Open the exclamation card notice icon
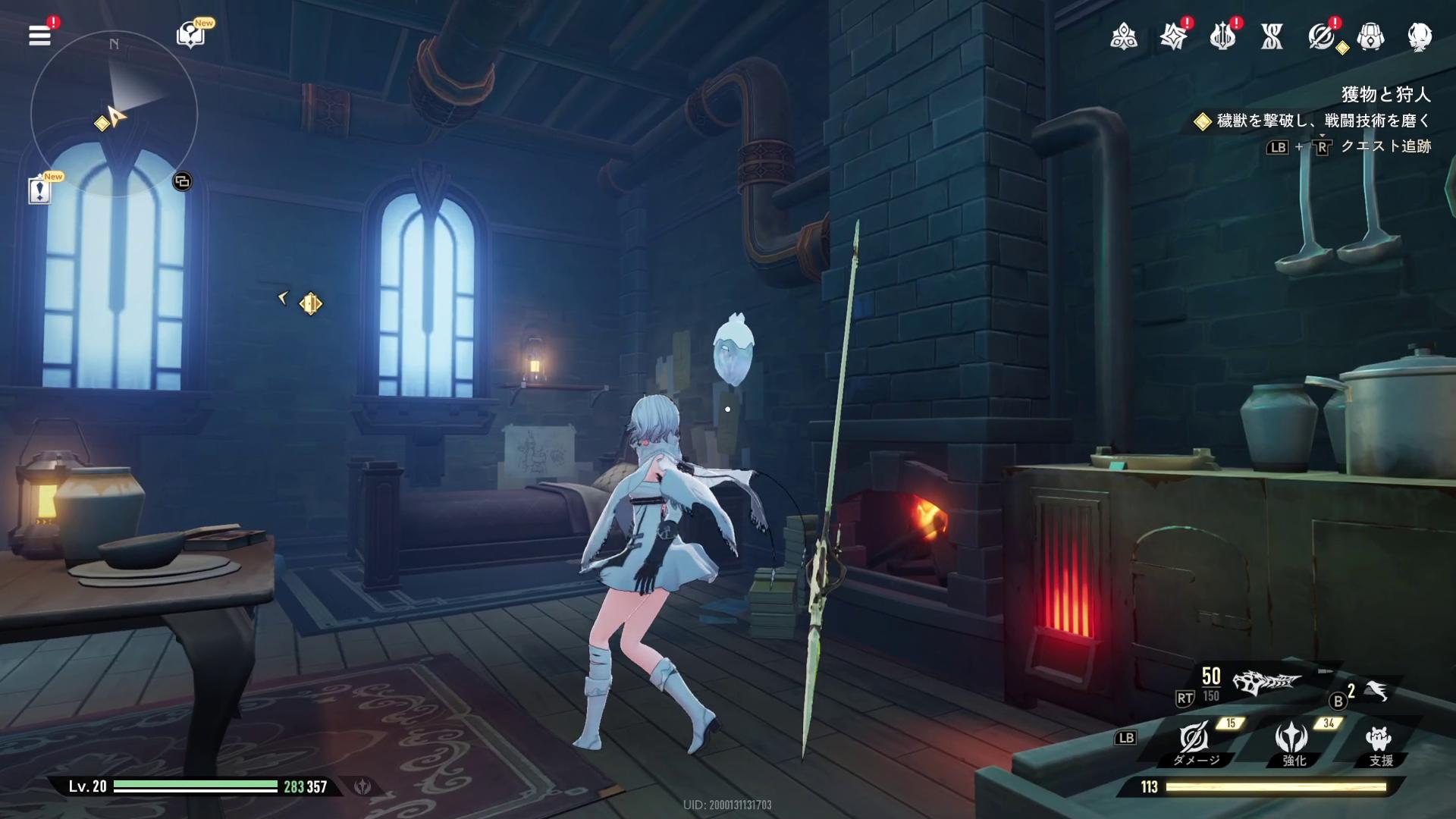The image size is (1456, 819). pyautogui.click(x=39, y=190)
